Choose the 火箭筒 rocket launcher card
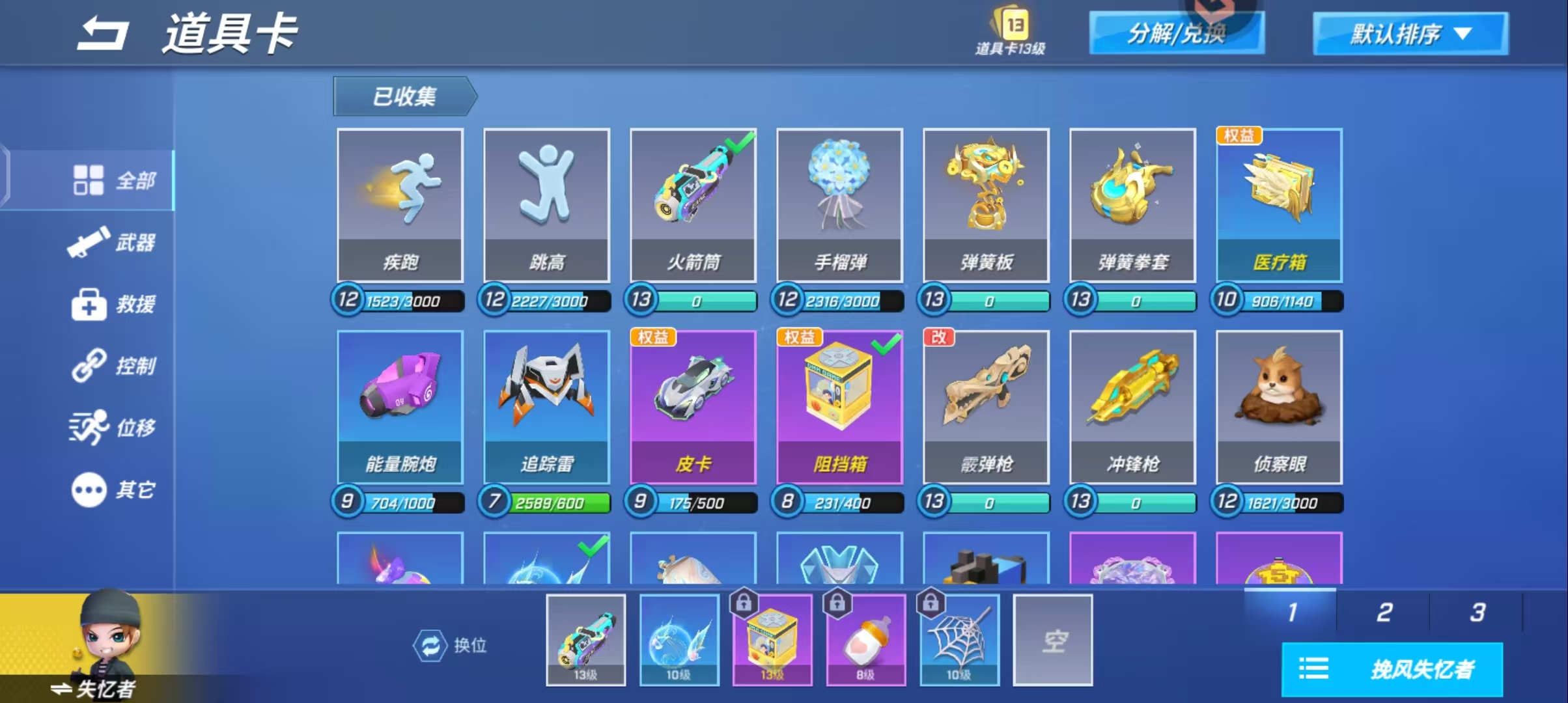The width and height of the screenshot is (1568, 703). (x=693, y=205)
